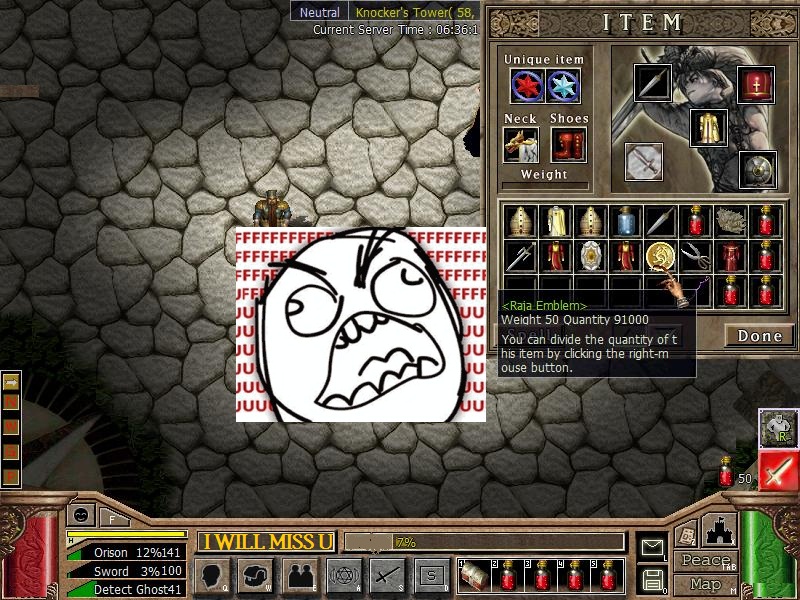Click the hexagram magic icon on toolbar
The width and height of the screenshot is (800, 600).
click(343, 575)
